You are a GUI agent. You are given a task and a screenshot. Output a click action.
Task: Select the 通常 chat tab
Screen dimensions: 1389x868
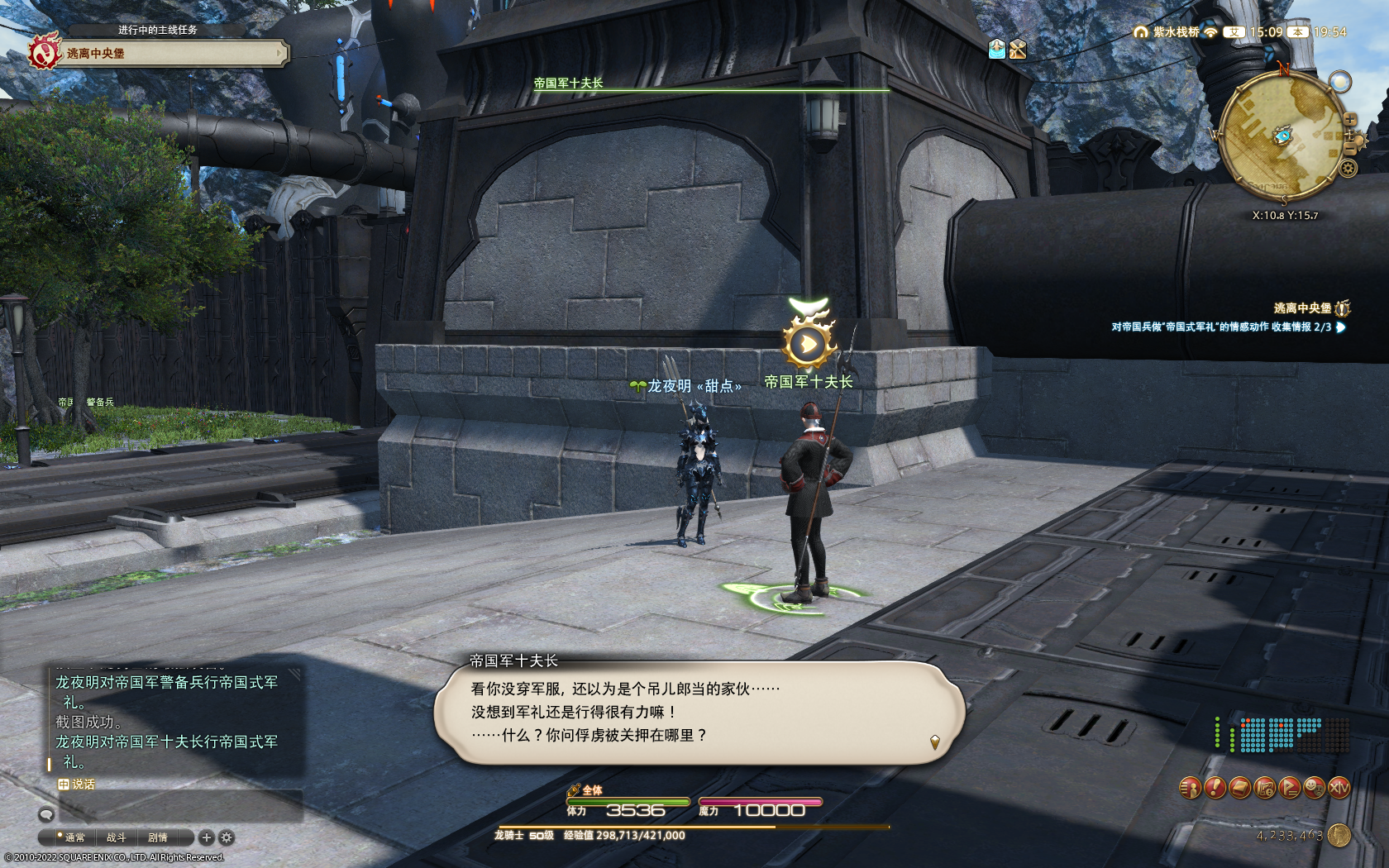pos(74,837)
